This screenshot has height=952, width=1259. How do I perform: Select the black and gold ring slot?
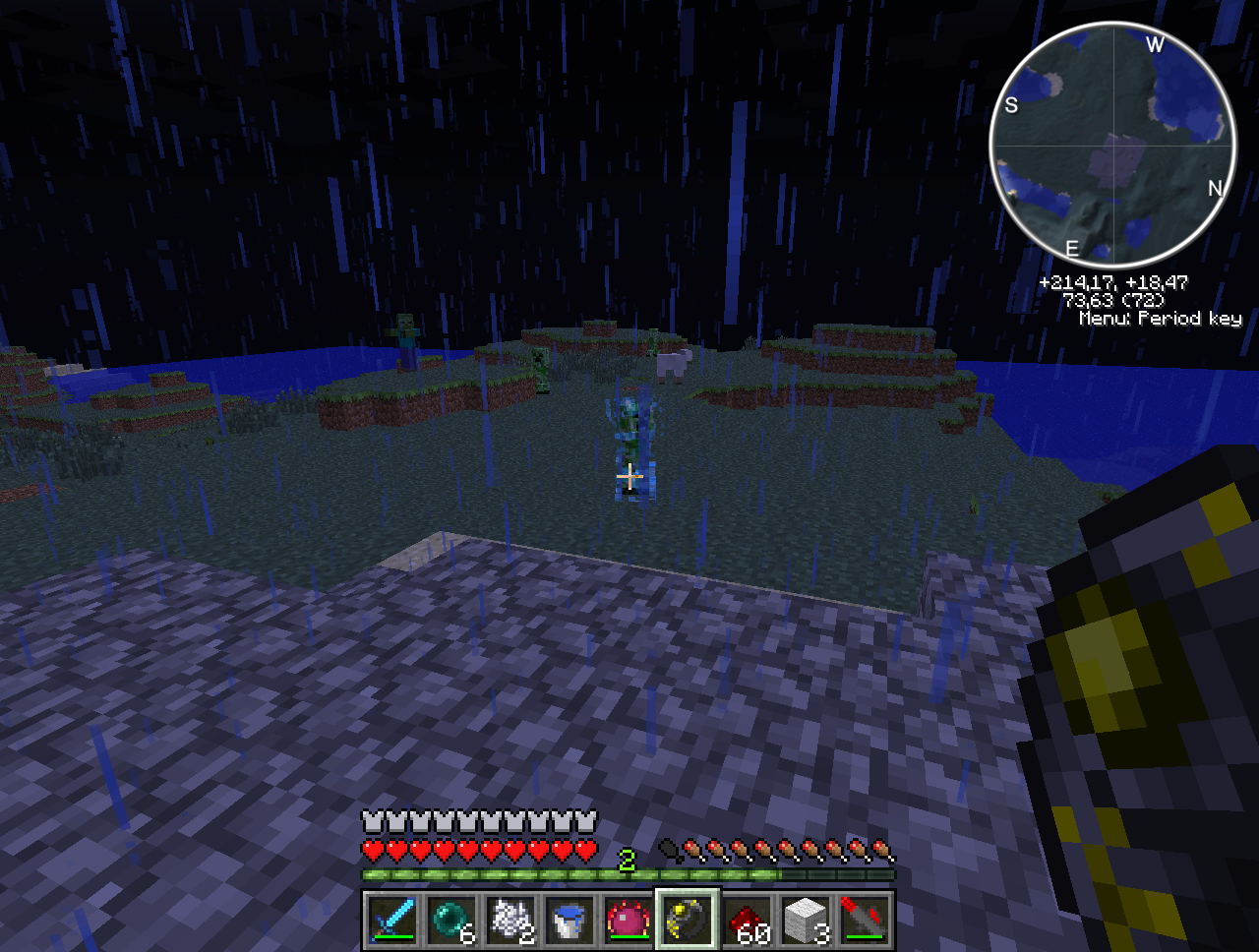click(x=688, y=921)
